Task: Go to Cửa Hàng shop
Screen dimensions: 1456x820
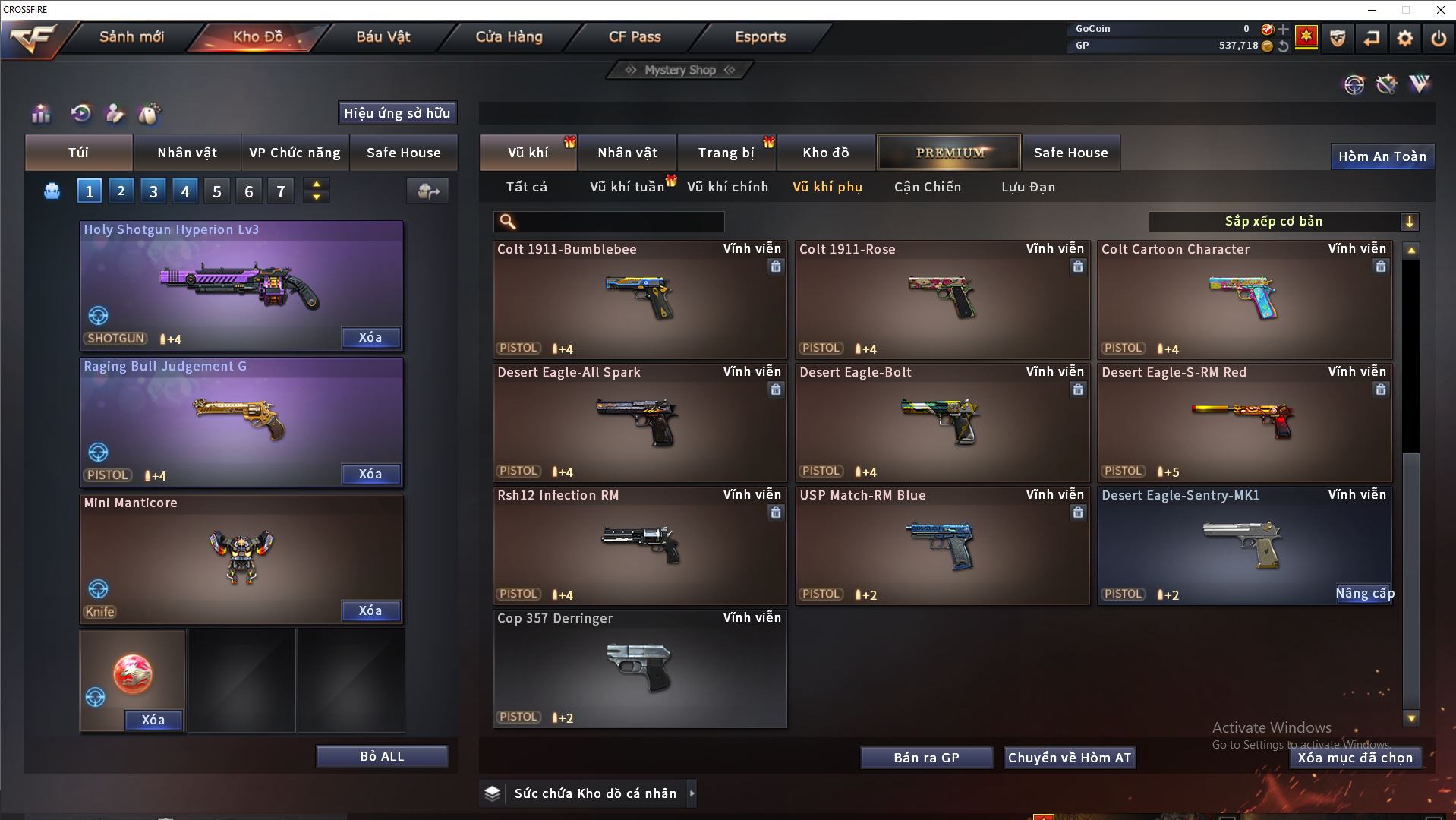Action: 509,36
